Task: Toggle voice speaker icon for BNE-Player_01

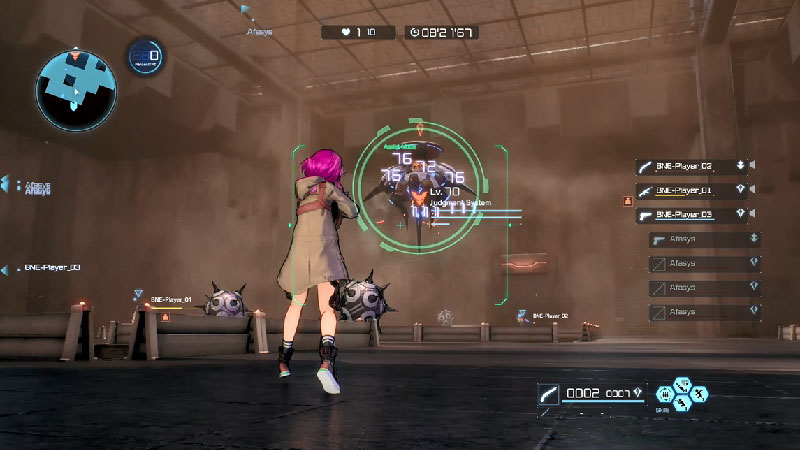Action: pyautogui.click(x=753, y=190)
